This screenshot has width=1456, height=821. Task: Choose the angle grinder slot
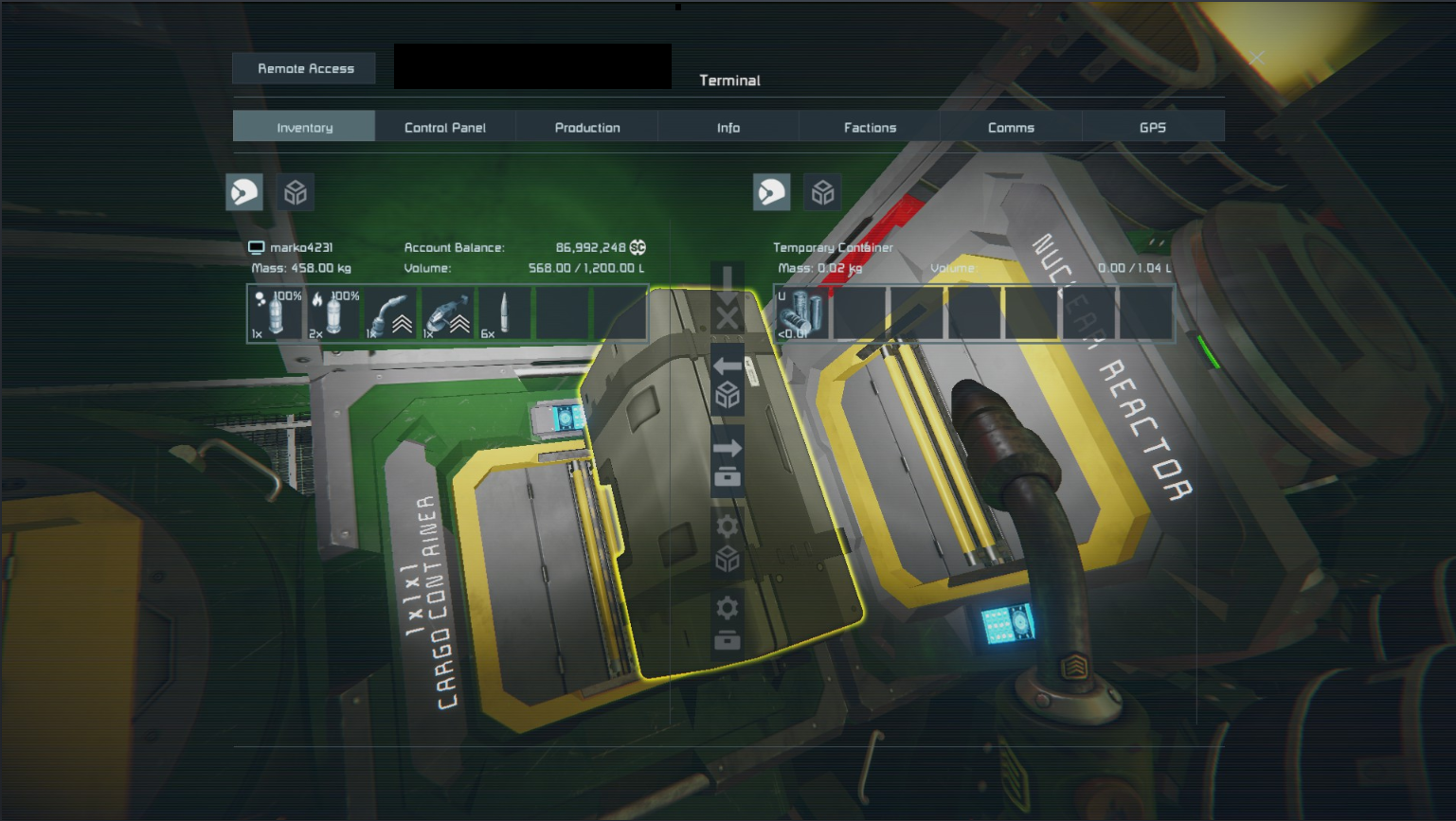coord(448,313)
